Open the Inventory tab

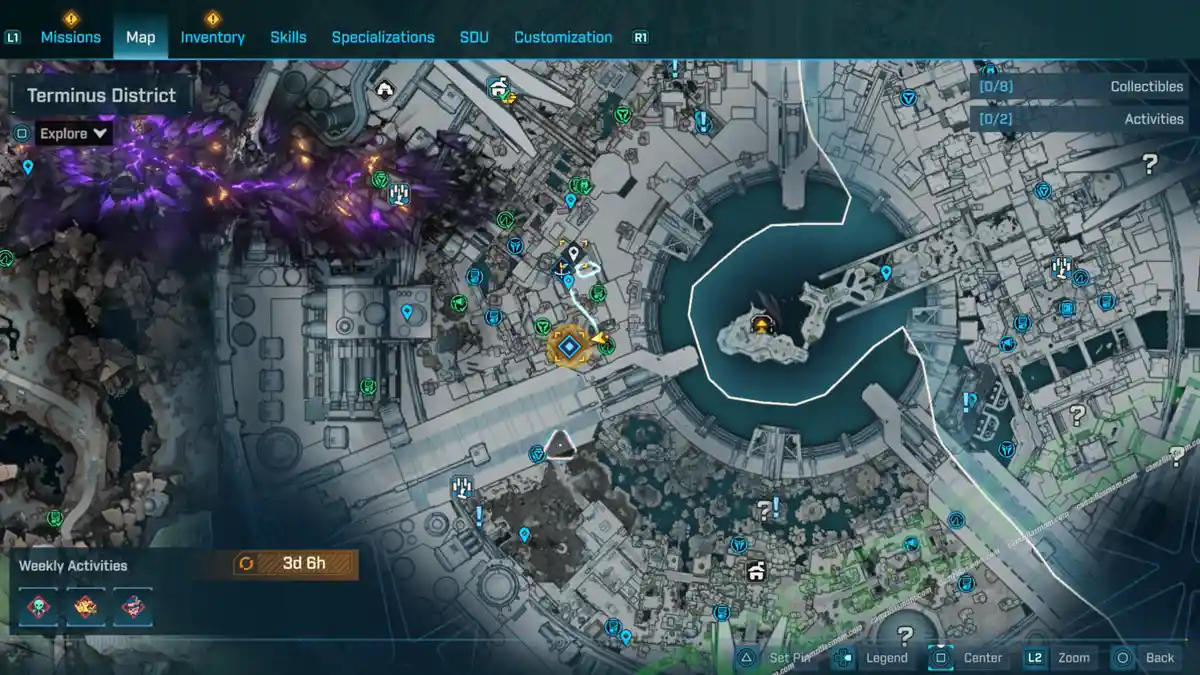[212, 37]
